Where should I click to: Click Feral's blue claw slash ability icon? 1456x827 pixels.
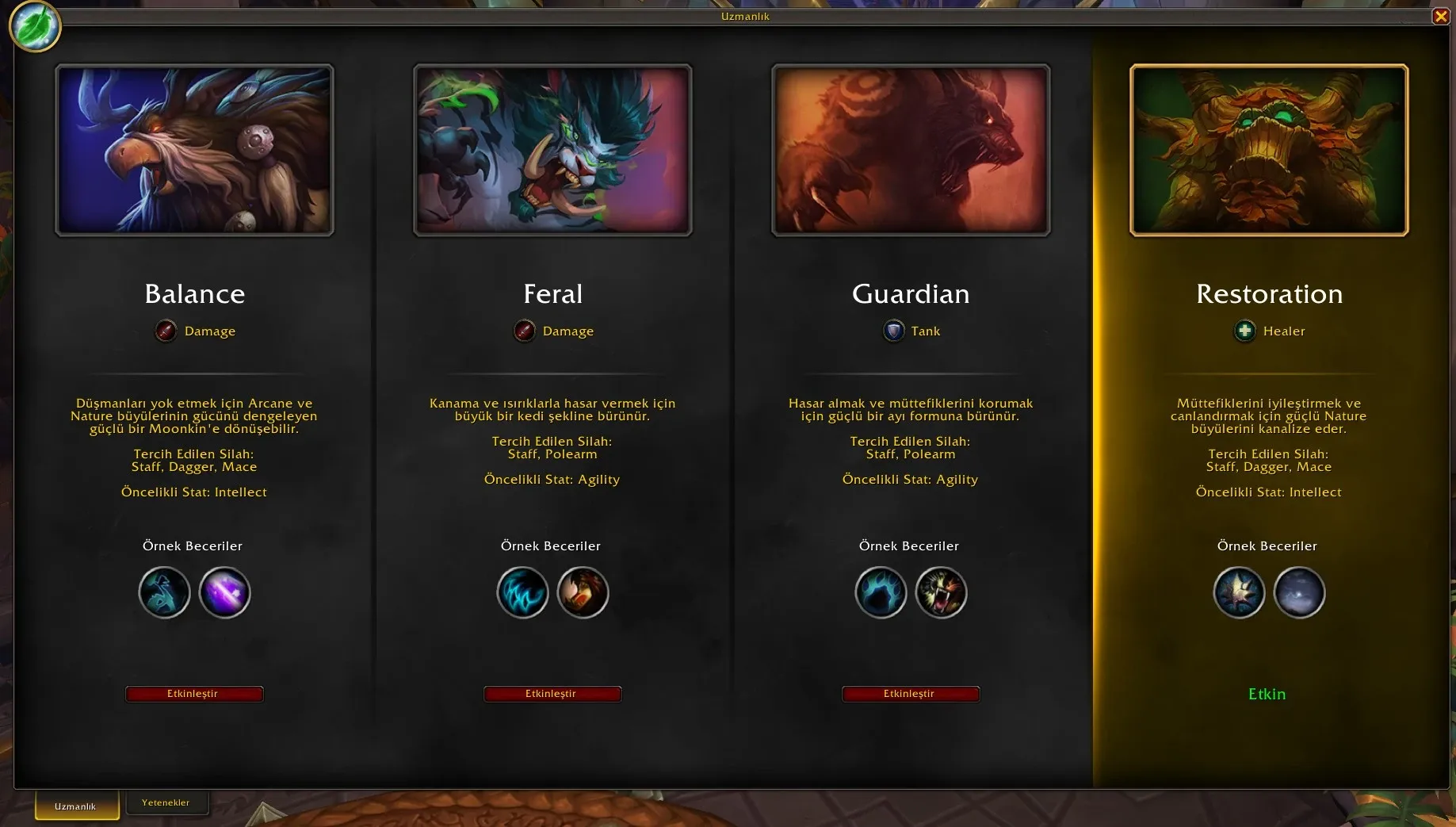click(522, 592)
